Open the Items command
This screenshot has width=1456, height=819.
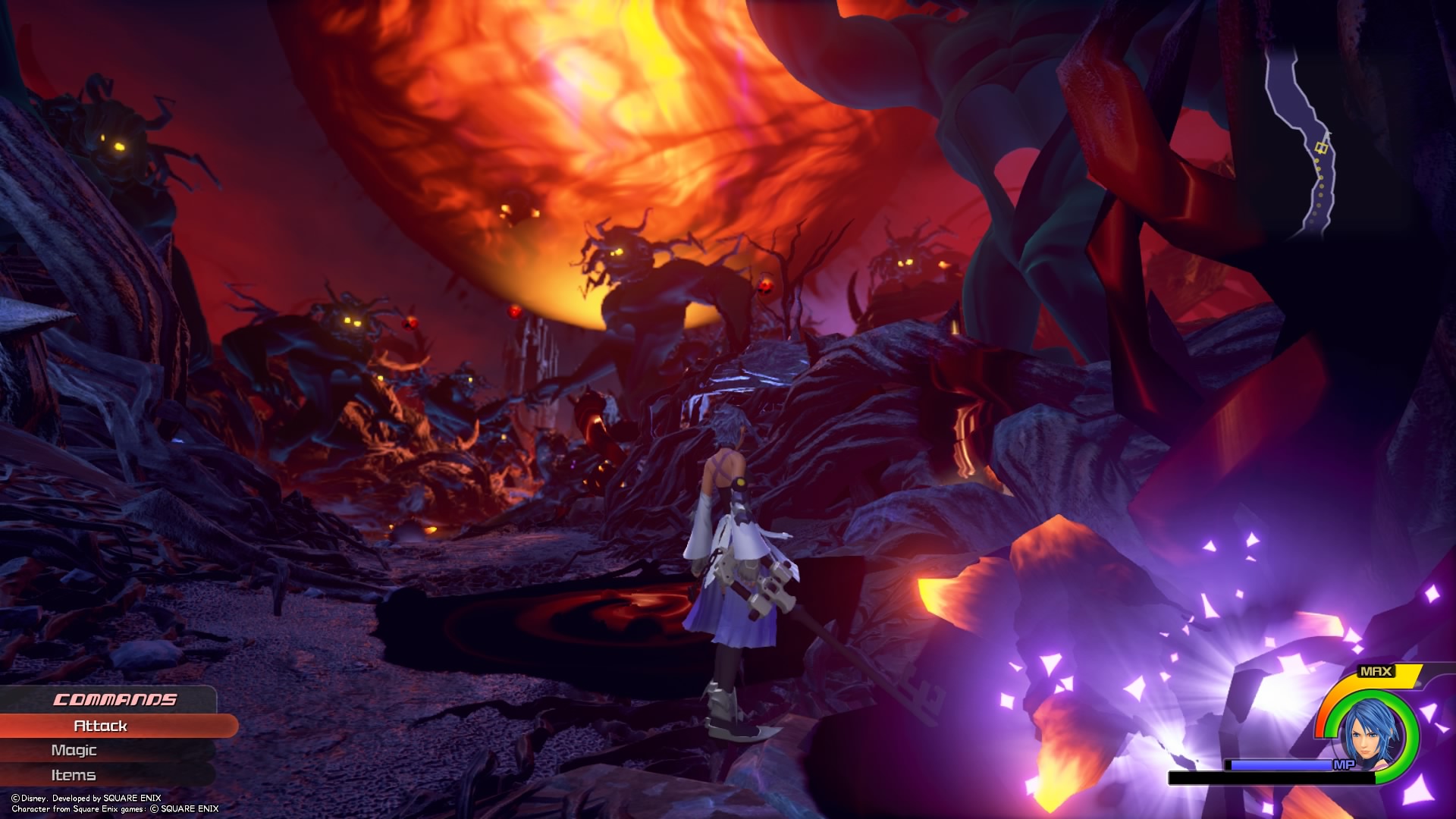pos(74,775)
